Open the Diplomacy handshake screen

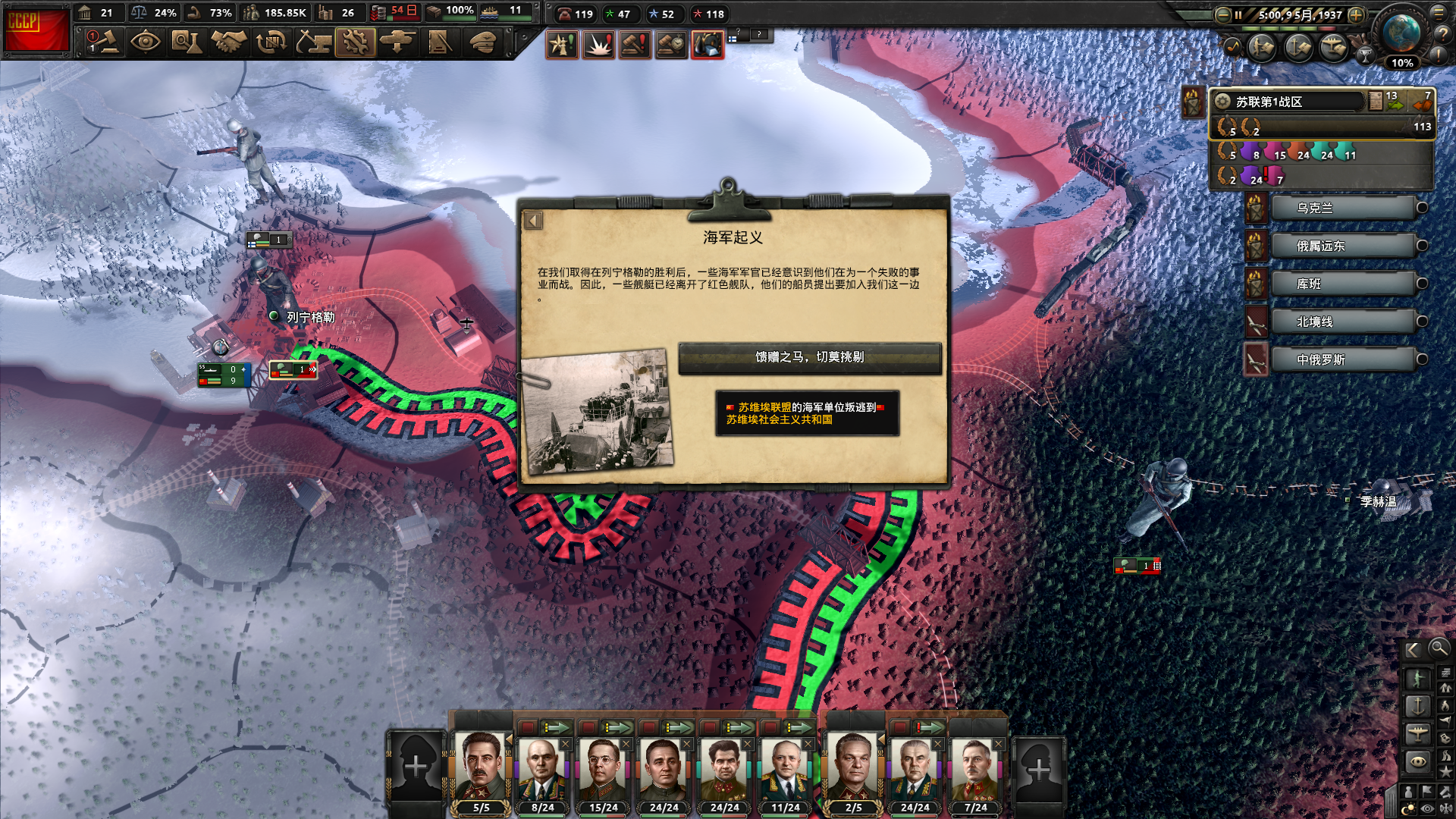pos(228,42)
